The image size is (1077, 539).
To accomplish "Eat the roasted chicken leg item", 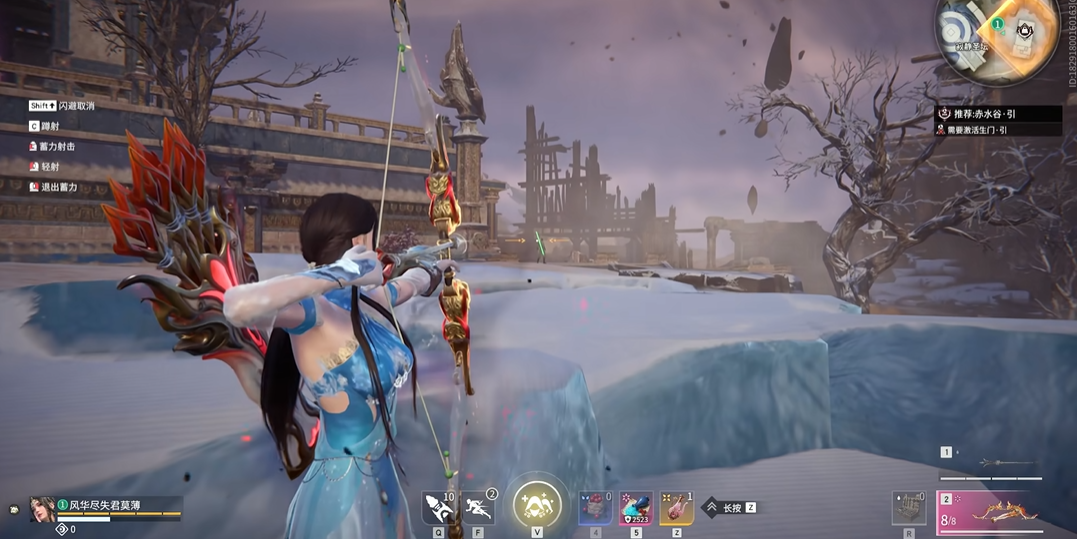I will 677,509.
